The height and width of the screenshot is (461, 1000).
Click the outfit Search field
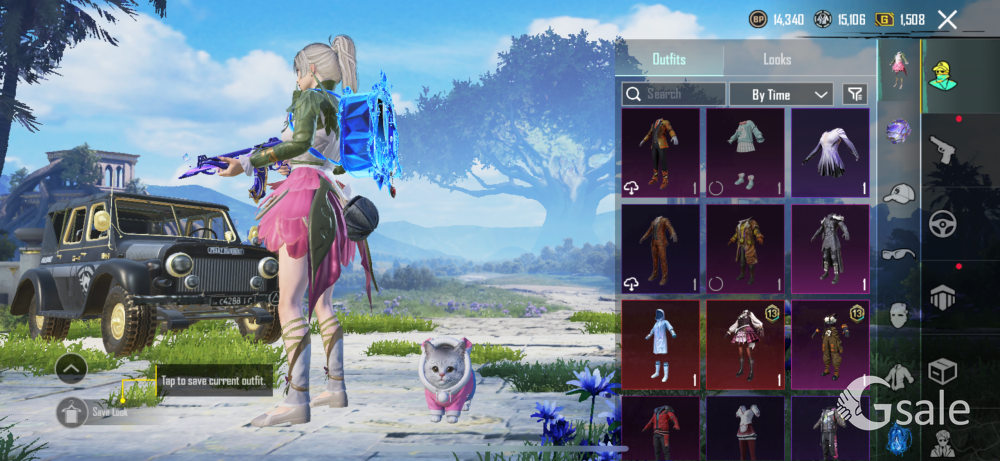(674, 94)
